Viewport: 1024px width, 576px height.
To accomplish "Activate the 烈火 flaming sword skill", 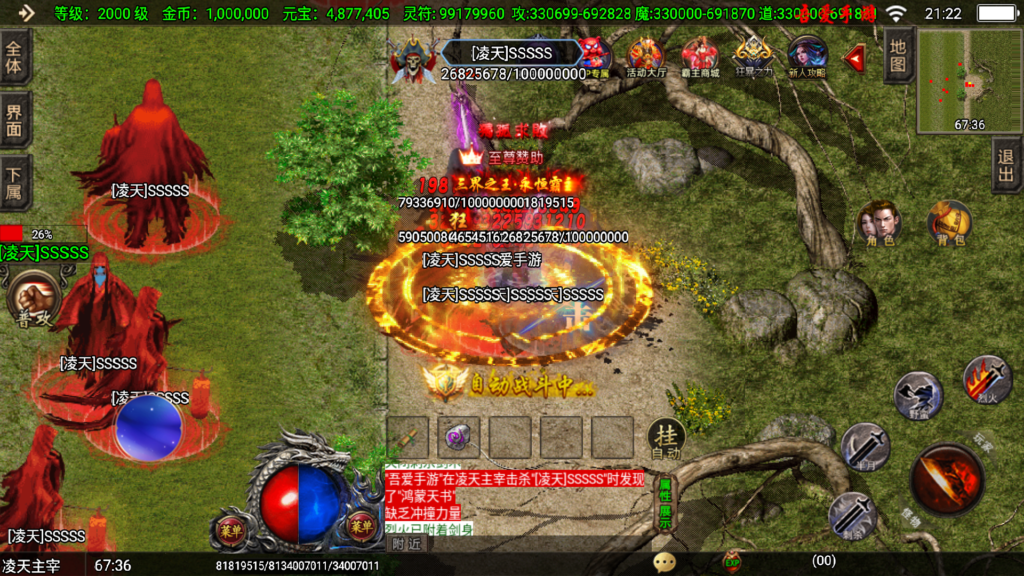I will click(x=987, y=379).
